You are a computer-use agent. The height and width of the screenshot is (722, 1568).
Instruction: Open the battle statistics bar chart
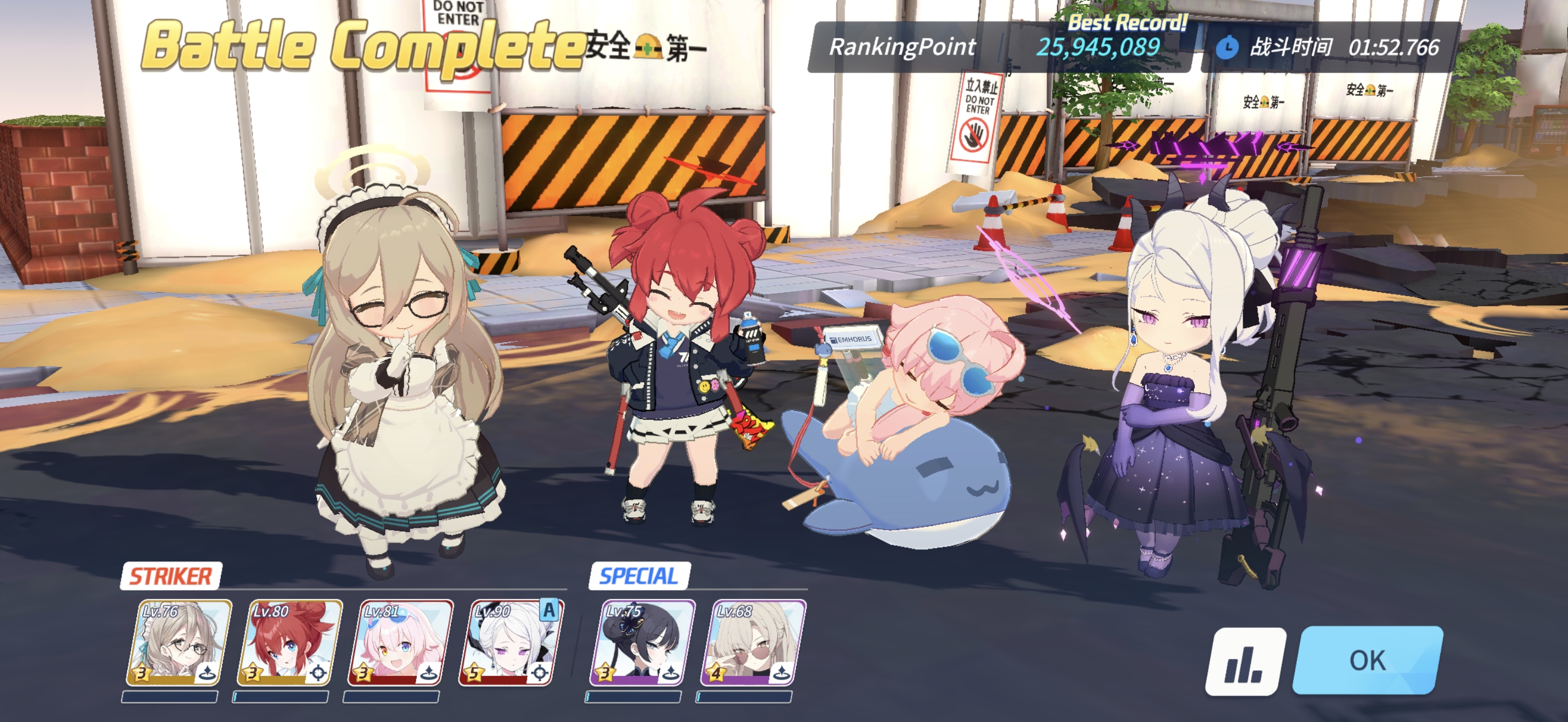tap(1245, 662)
